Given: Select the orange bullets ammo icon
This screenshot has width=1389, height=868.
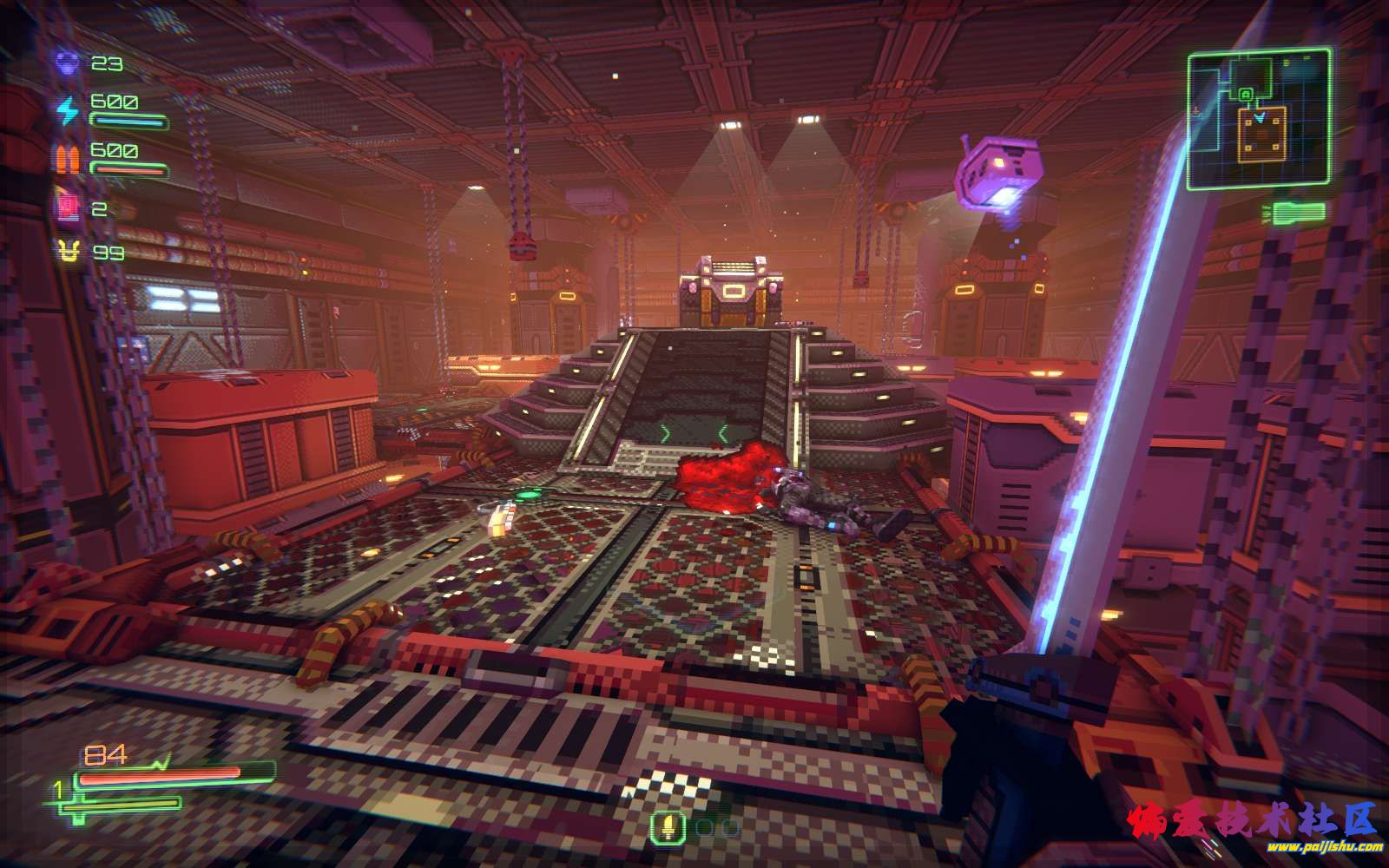Looking at the screenshot, I should click(68, 160).
